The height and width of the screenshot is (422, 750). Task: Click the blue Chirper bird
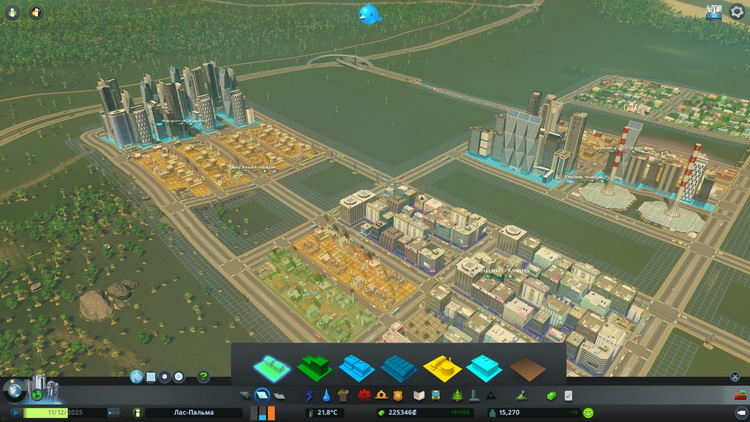(x=370, y=14)
